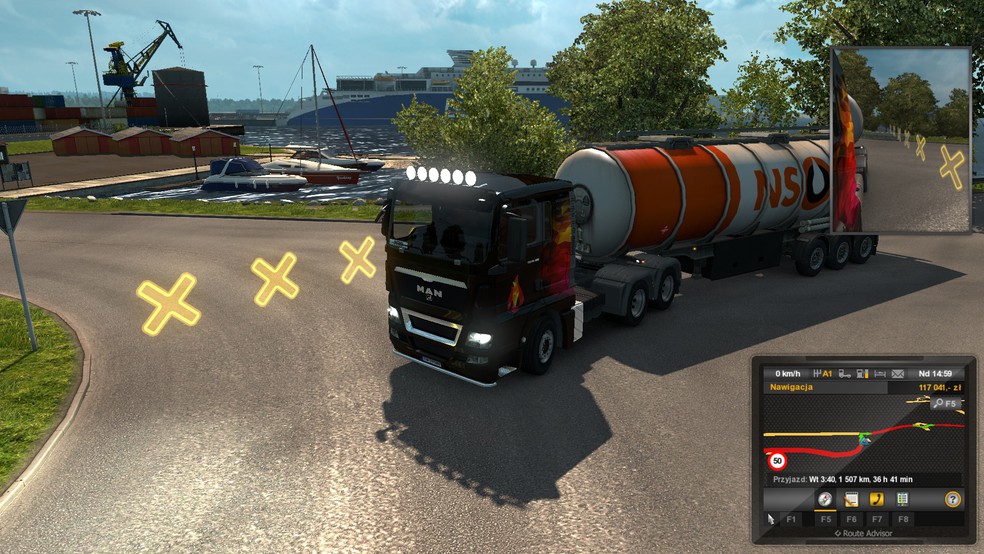The image size is (984, 554).
Task: Show the truck info checklist tab
Action: tap(903, 498)
